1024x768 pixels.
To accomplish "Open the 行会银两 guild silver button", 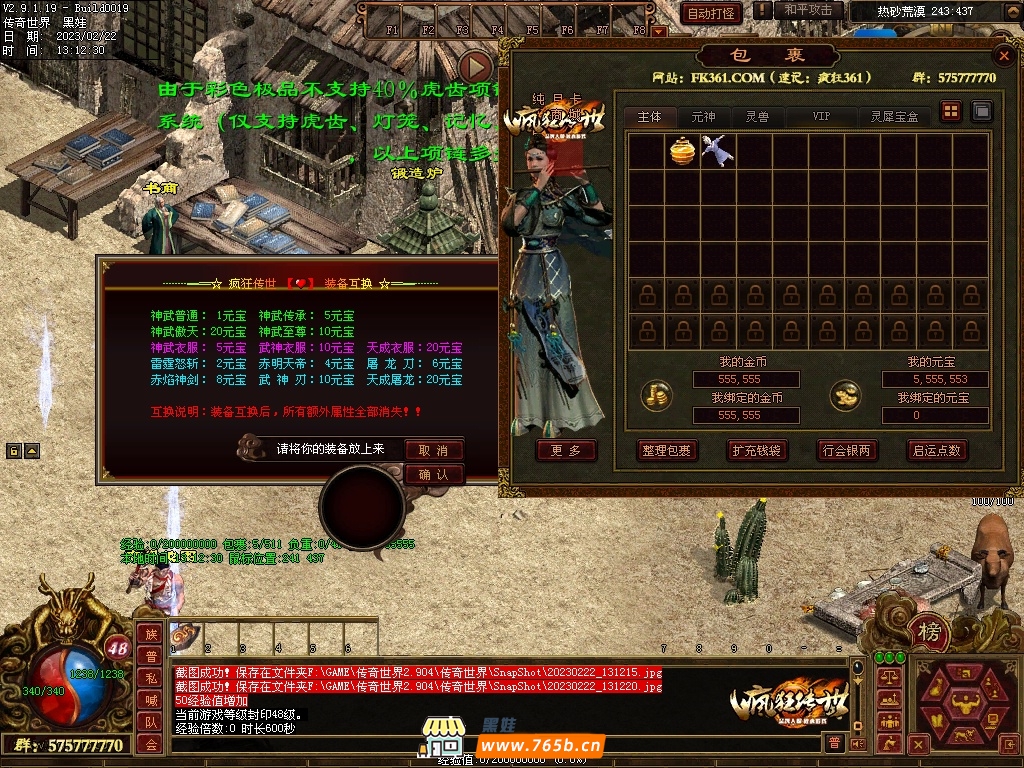I will pyautogui.click(x=847, y=450).
